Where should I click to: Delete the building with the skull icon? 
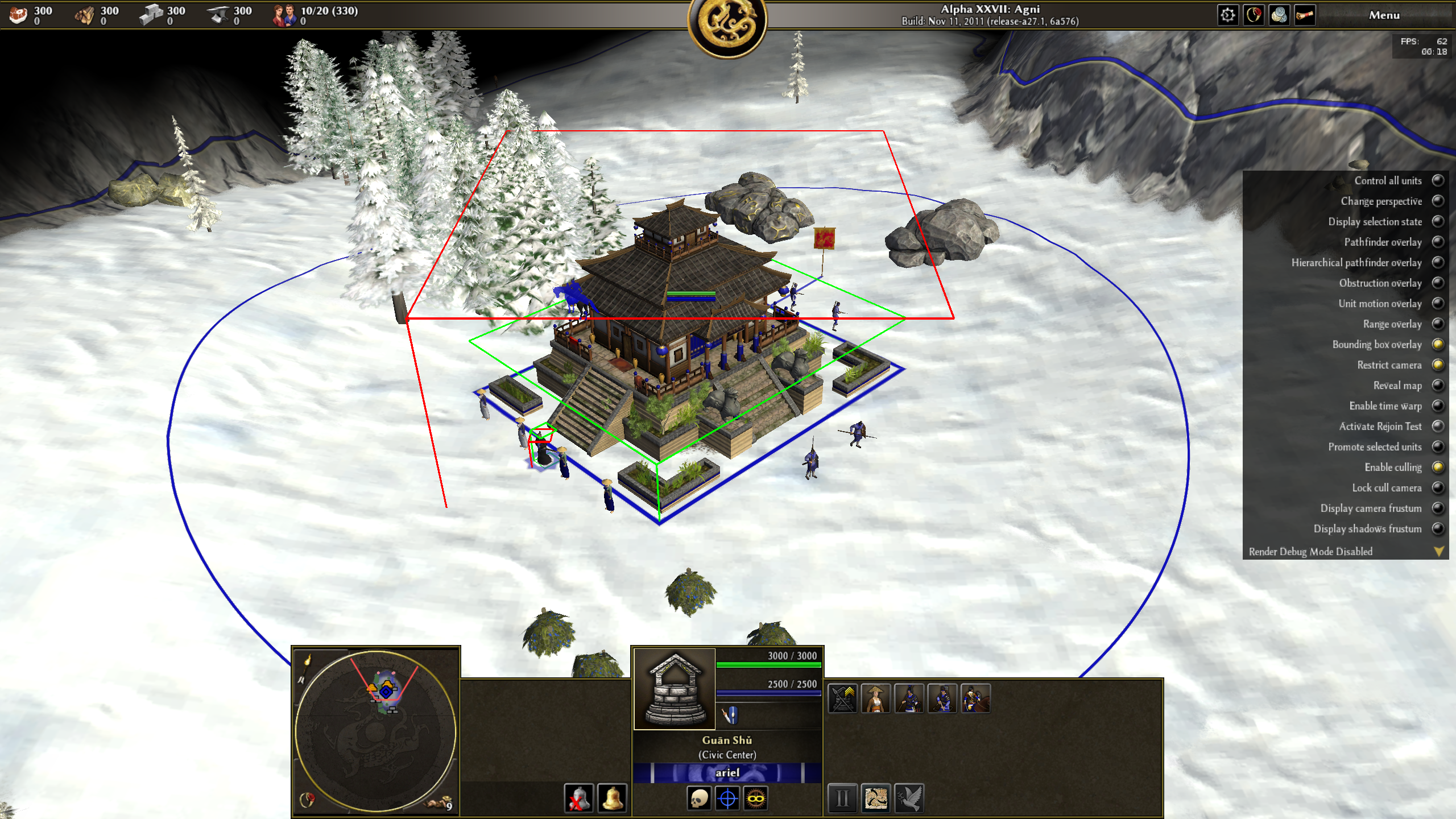[x=699, y=799]
